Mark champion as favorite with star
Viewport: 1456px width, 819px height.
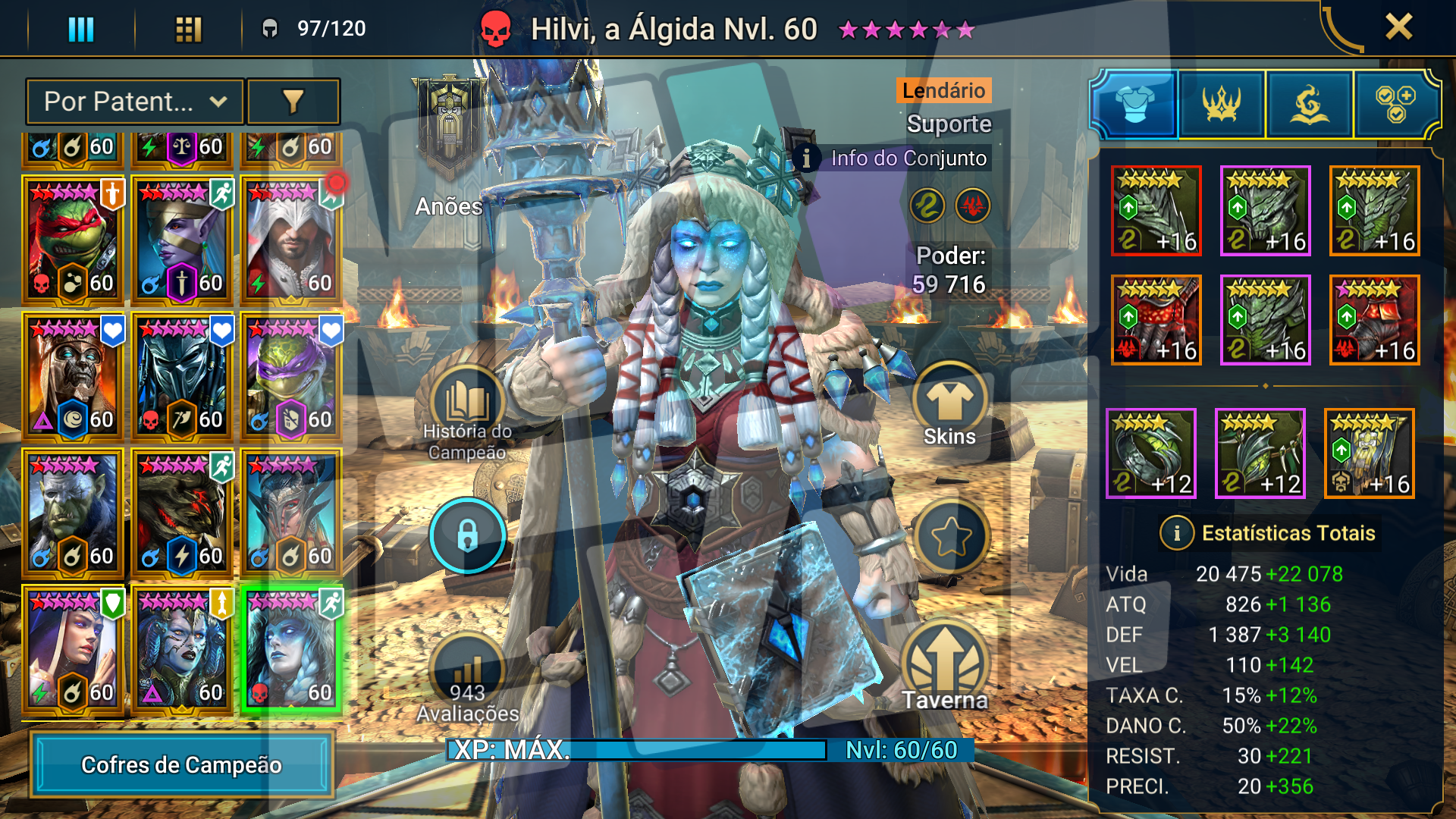point(951,537)
